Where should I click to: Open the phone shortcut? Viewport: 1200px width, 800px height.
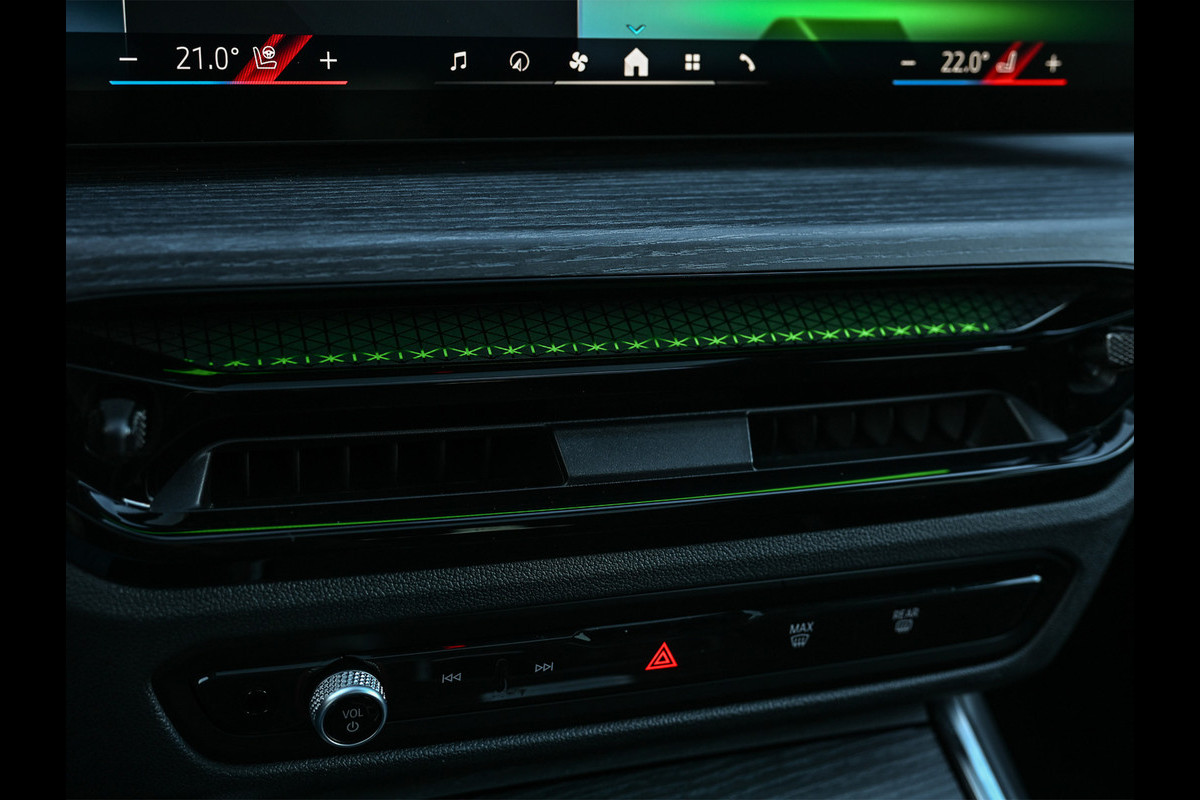pyautogui.click(x=747, y=62)
